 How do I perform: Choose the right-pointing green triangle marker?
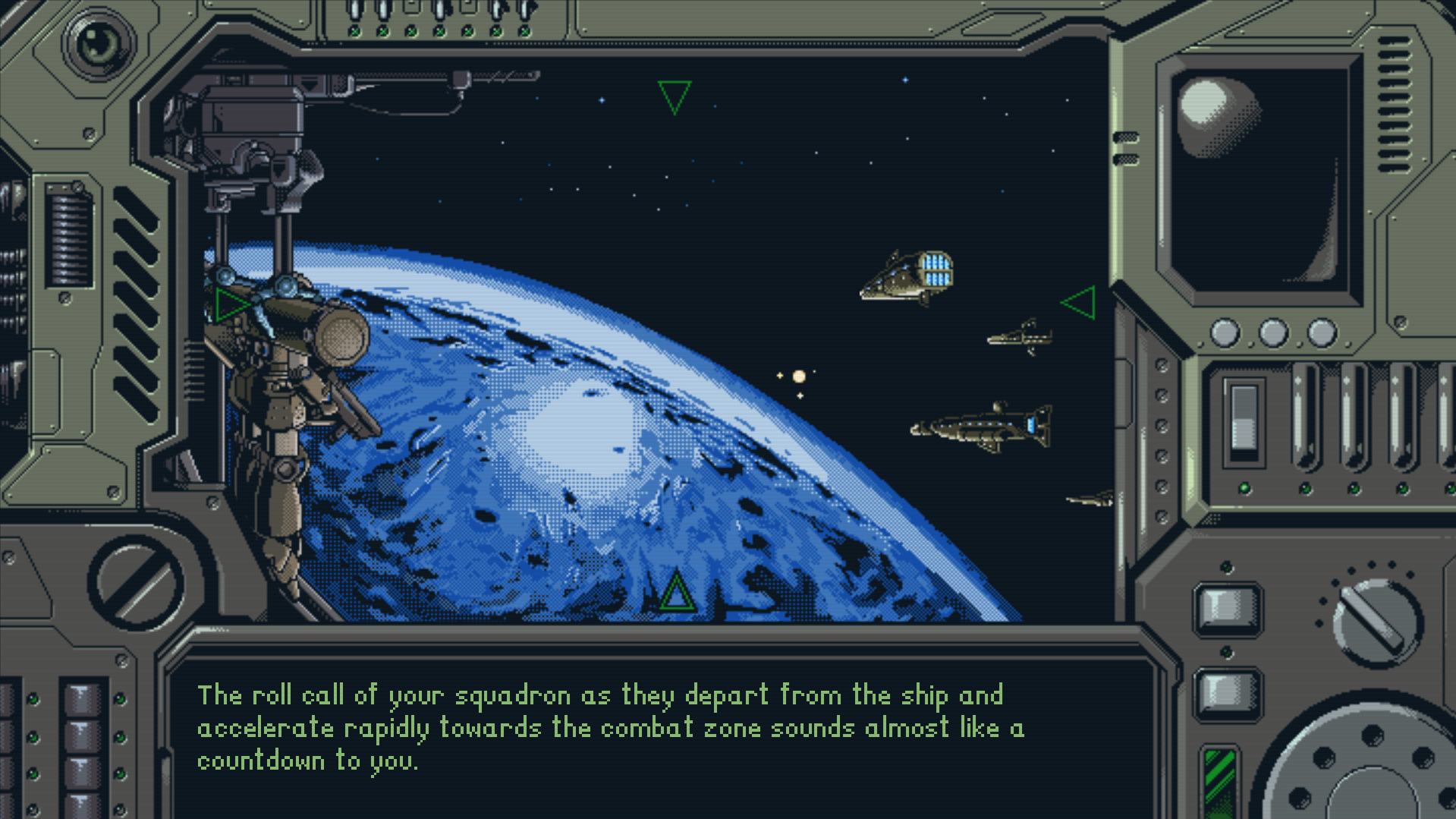(230, 304)
